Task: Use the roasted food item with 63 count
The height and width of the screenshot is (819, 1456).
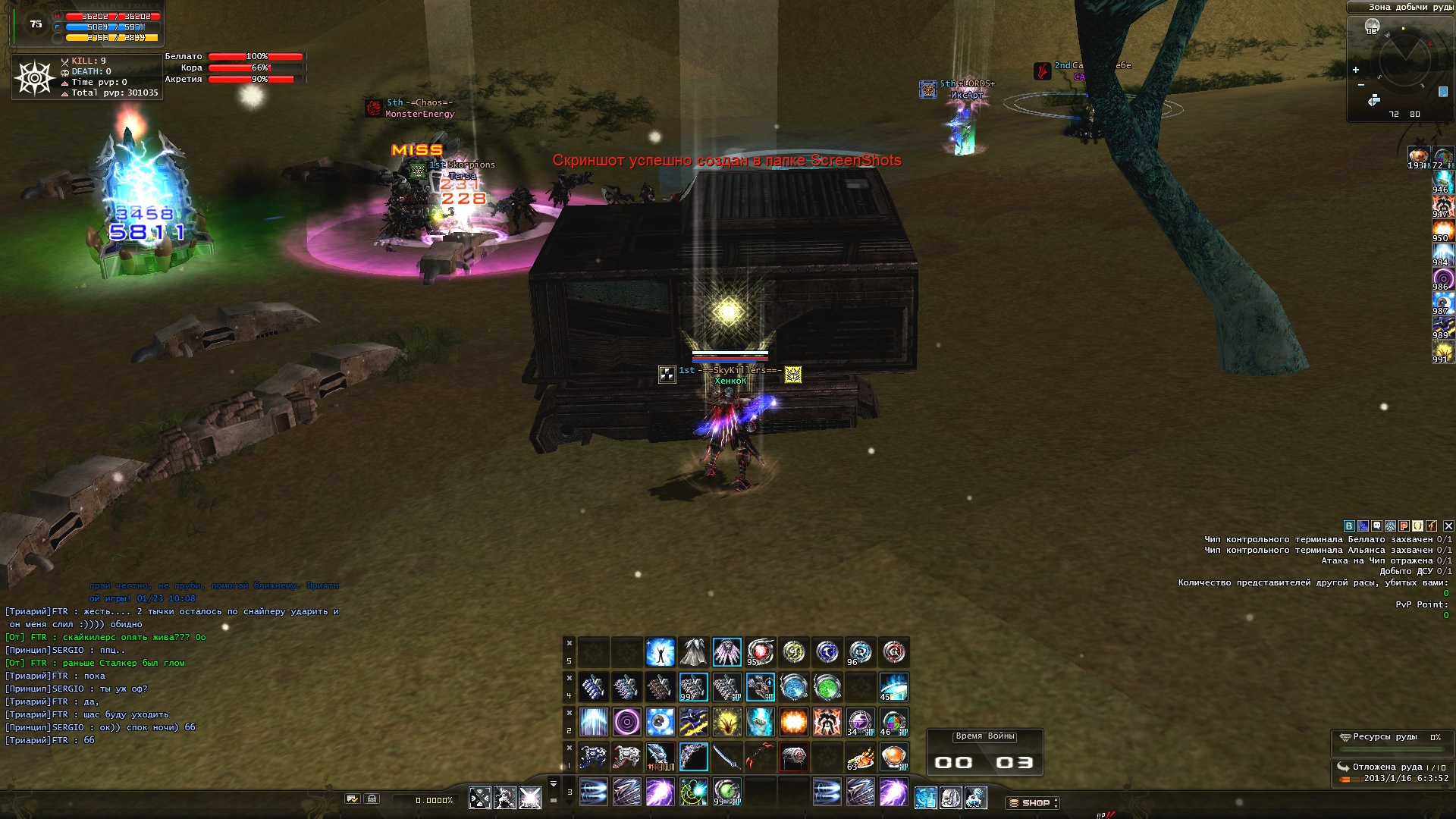Action: [860, 757]
